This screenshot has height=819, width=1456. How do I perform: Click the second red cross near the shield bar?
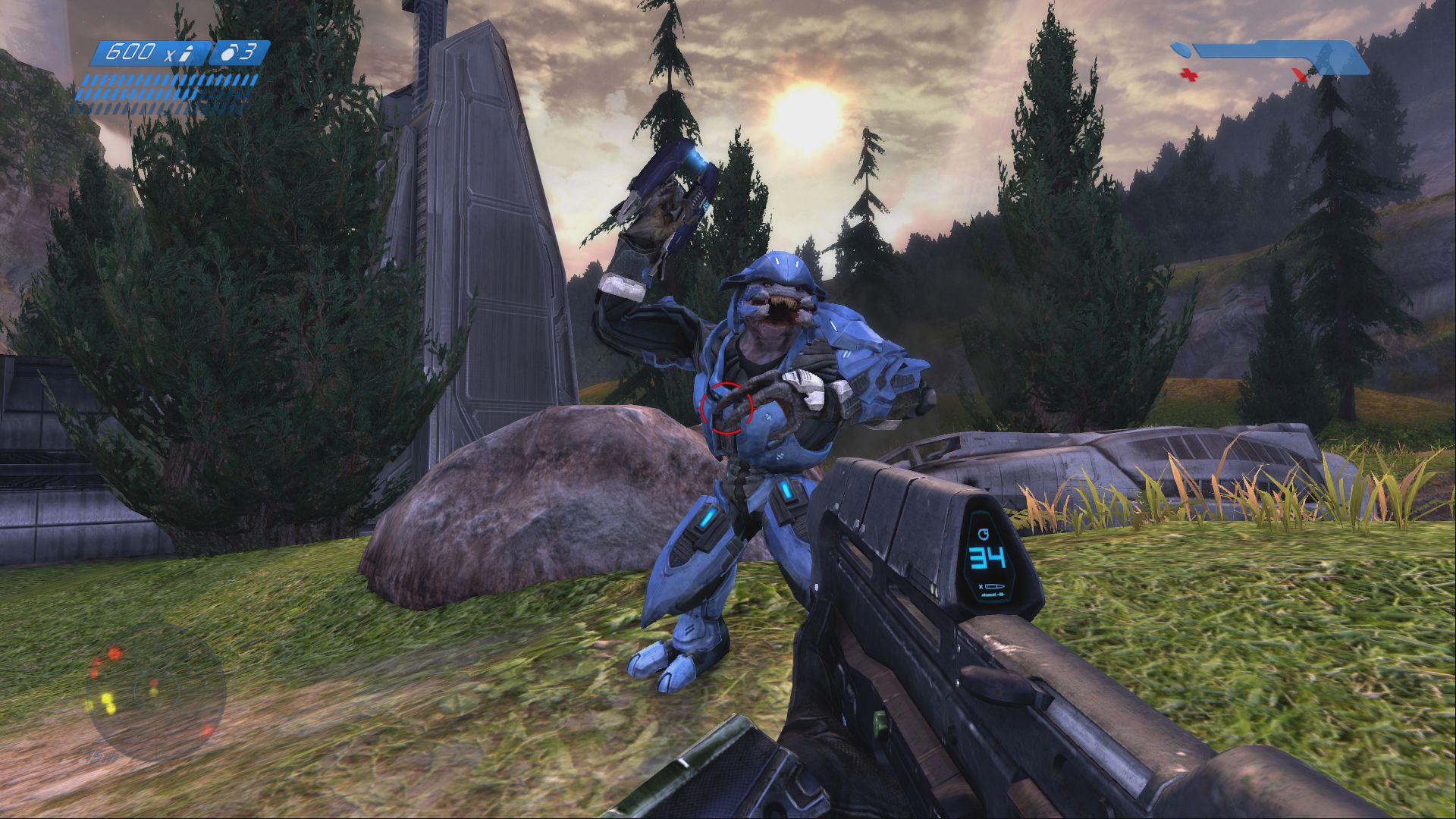click(1298, 74)
